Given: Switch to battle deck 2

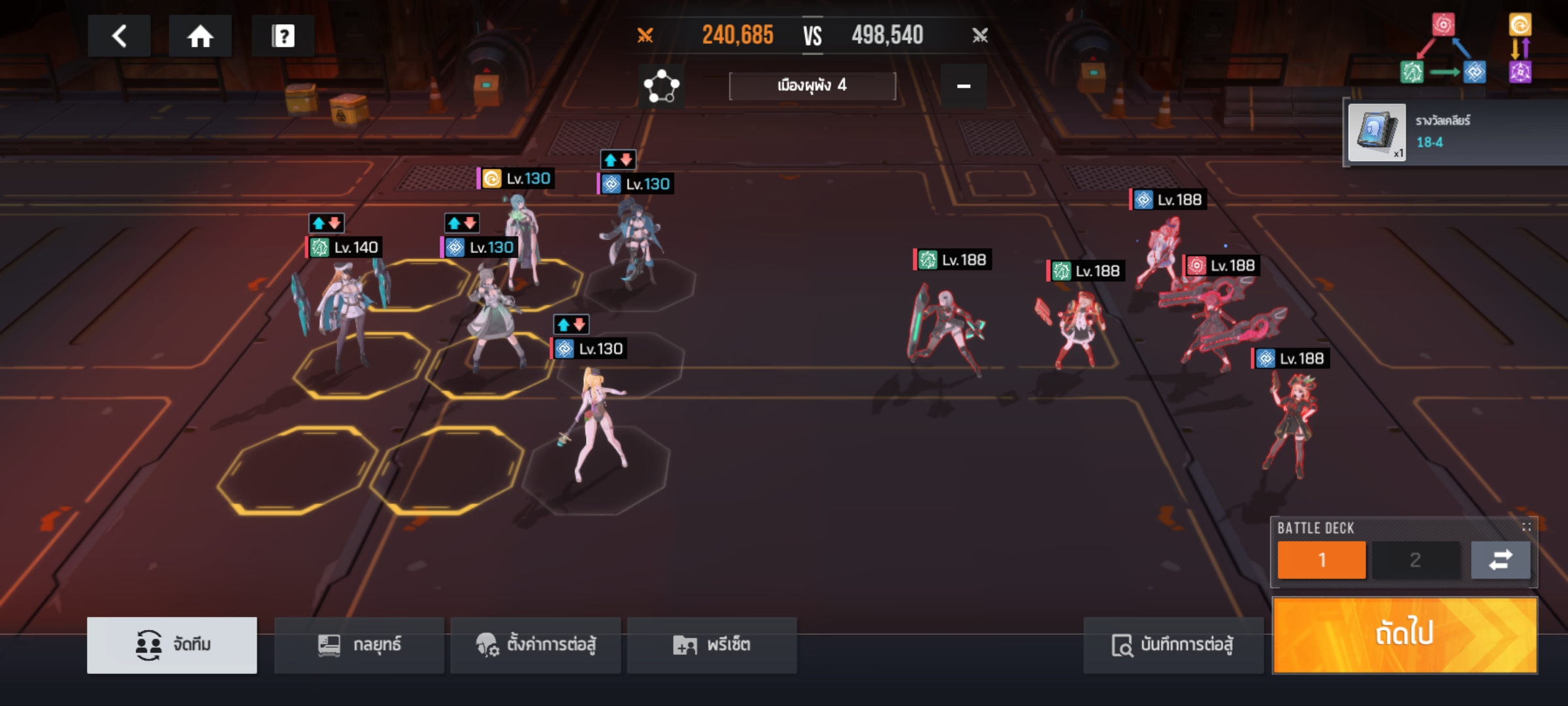Looking at the screenshot, I should point(1415,560).
